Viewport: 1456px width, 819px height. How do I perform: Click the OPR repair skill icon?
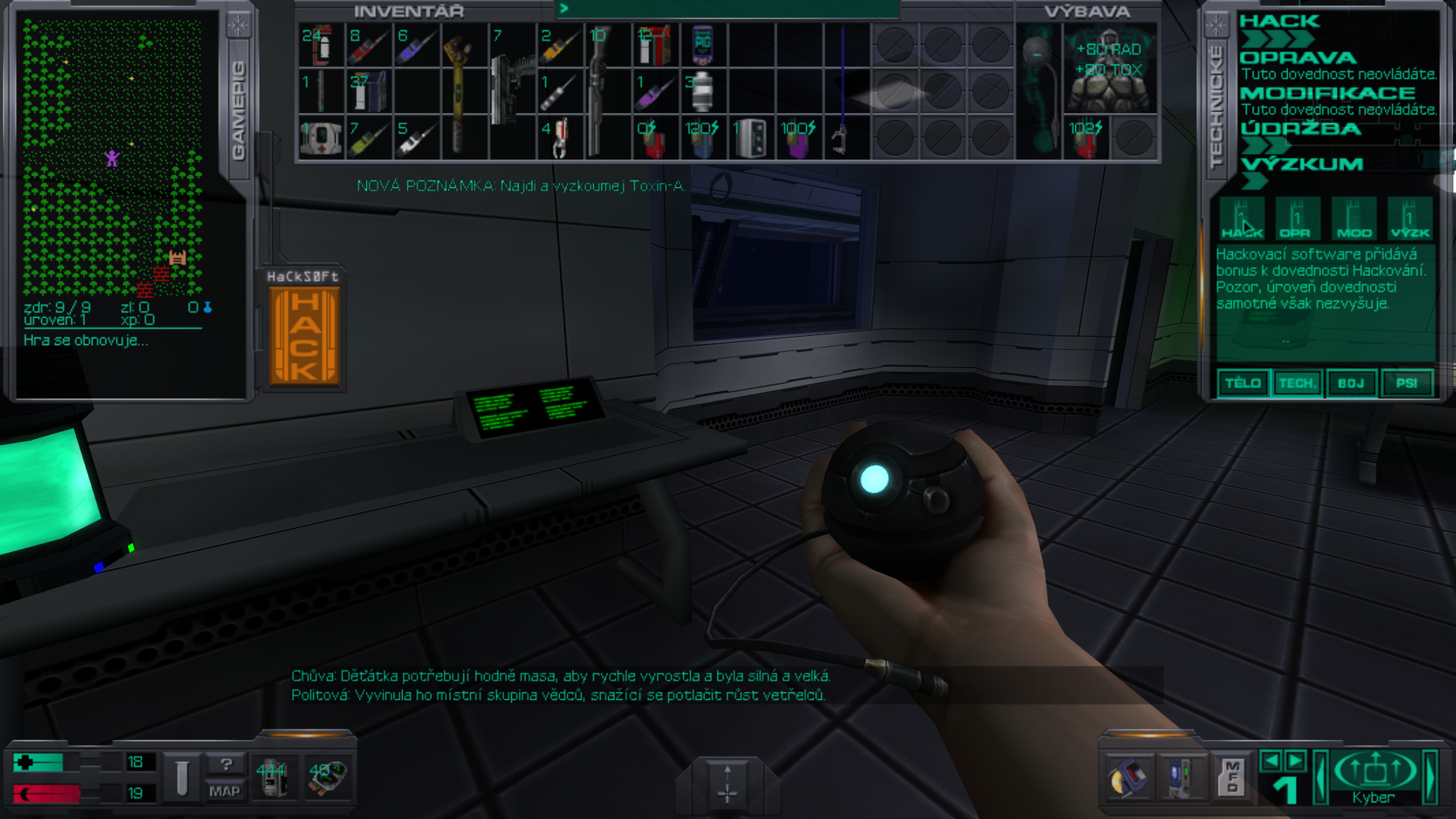pyautogui.click(x=1298, y=220)
